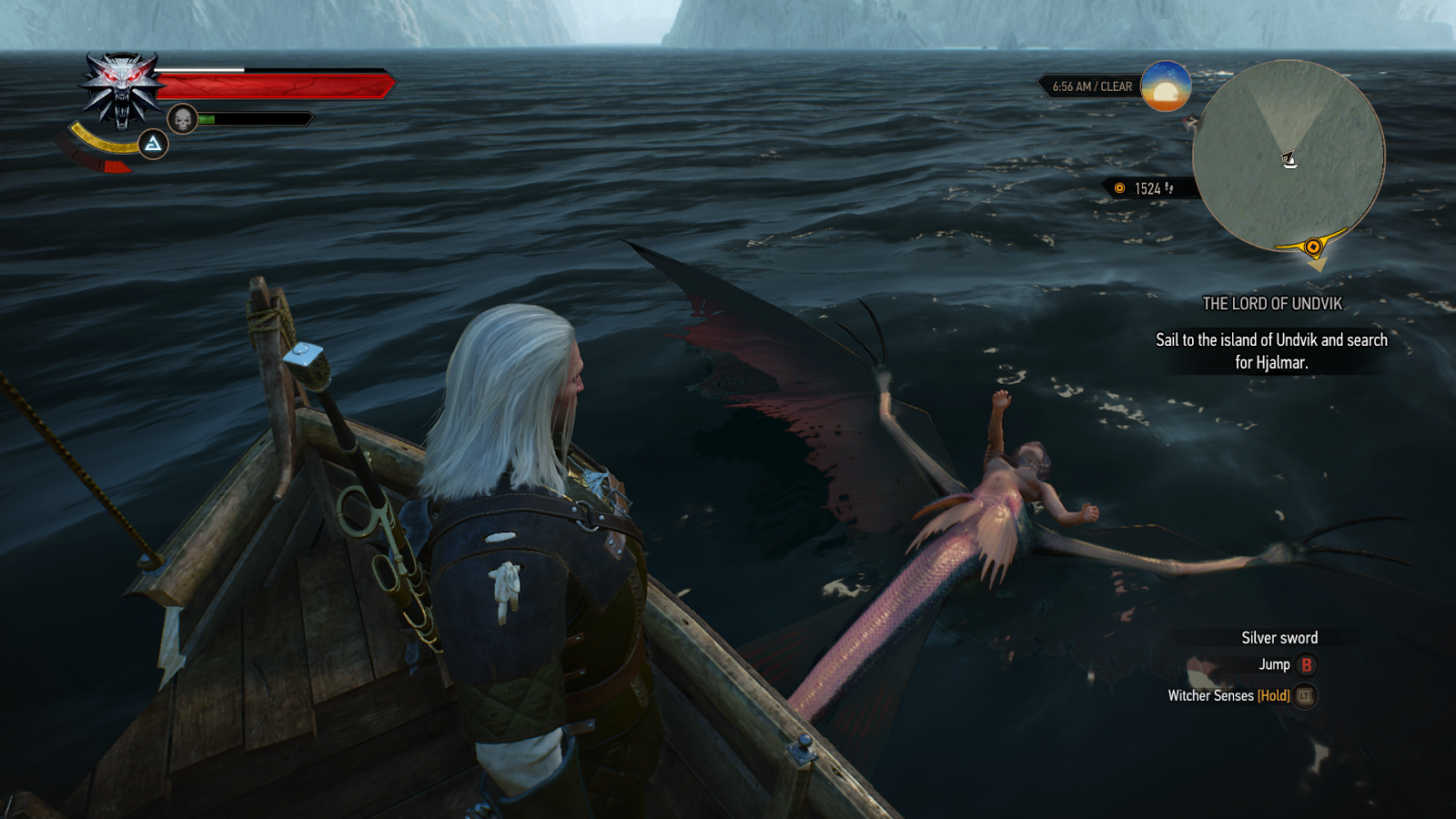Select THE LORD OF UNDVIK quest title

[1272, 304]
